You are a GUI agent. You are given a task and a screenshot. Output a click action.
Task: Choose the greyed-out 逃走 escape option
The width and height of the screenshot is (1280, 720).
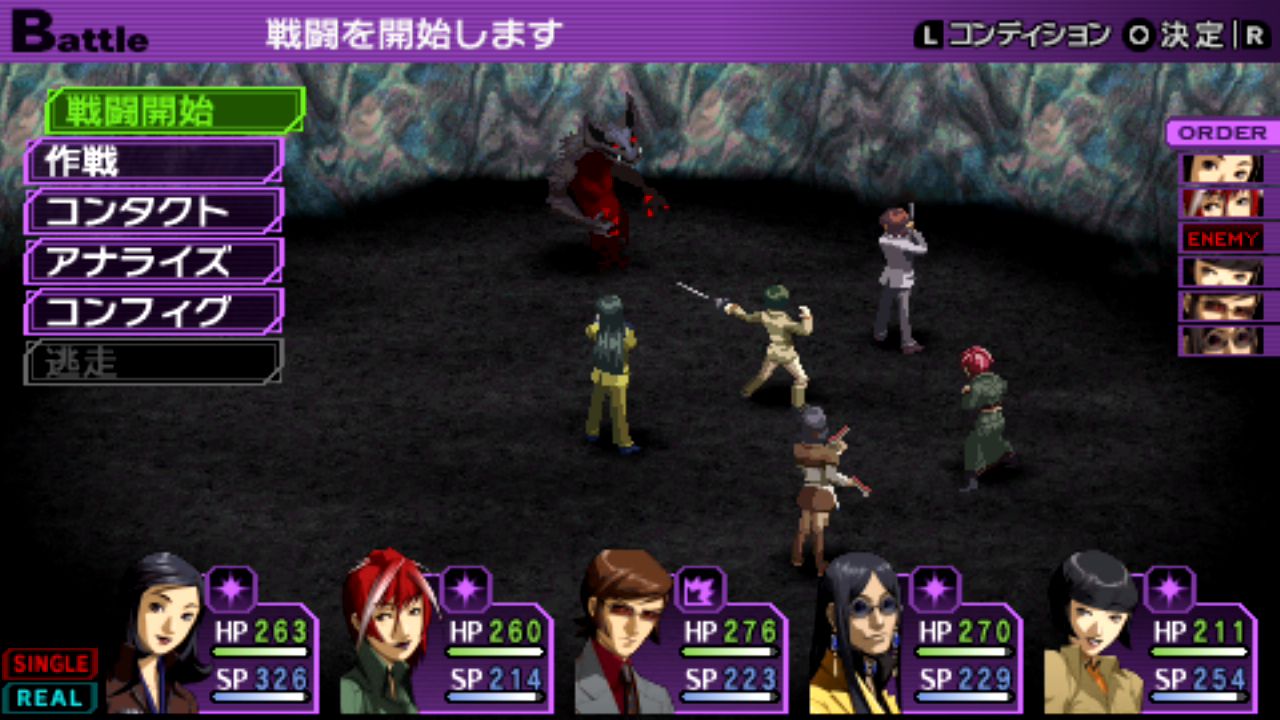(x=154, y=361)
